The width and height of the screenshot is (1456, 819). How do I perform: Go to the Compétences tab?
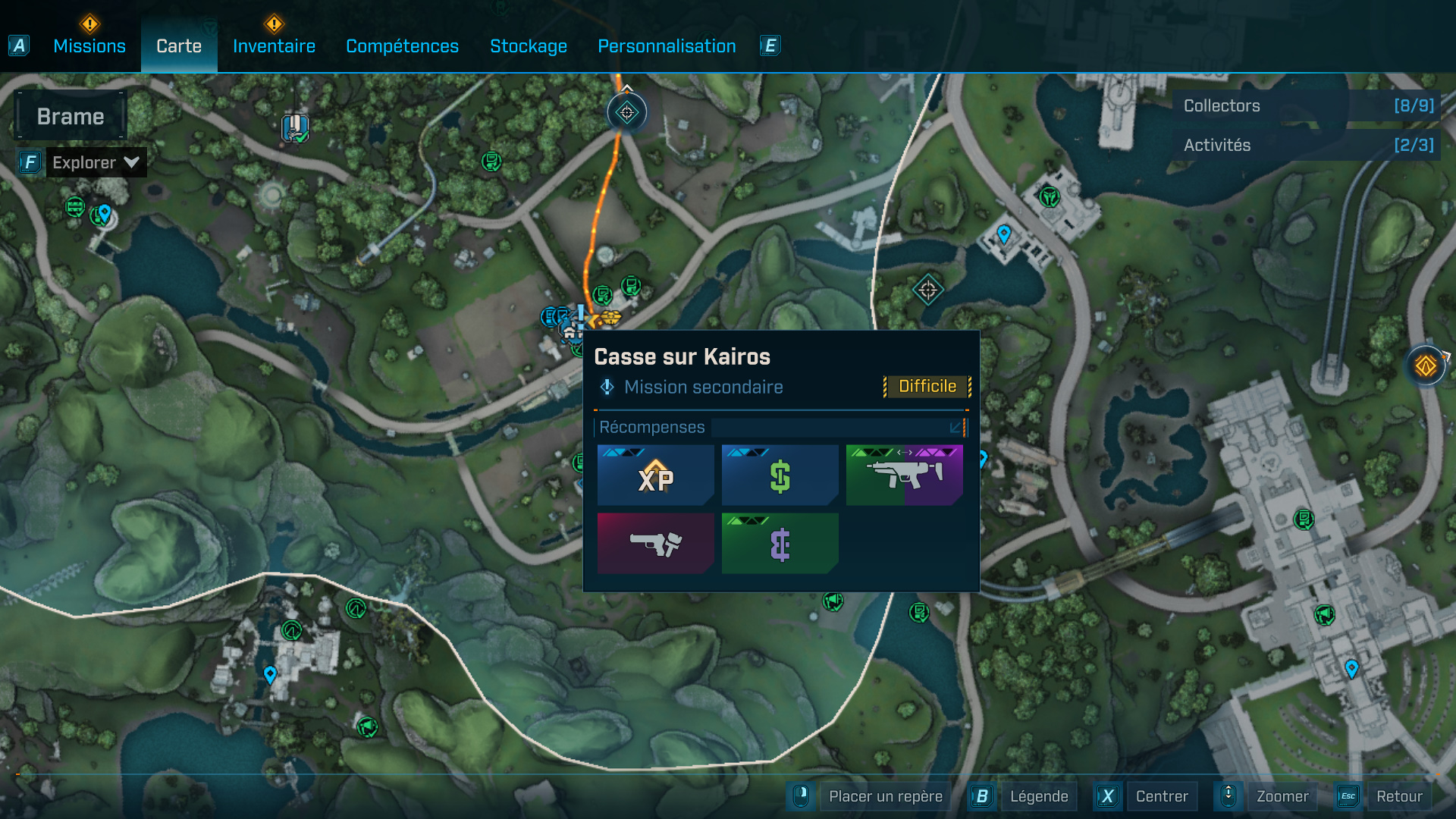402,46
